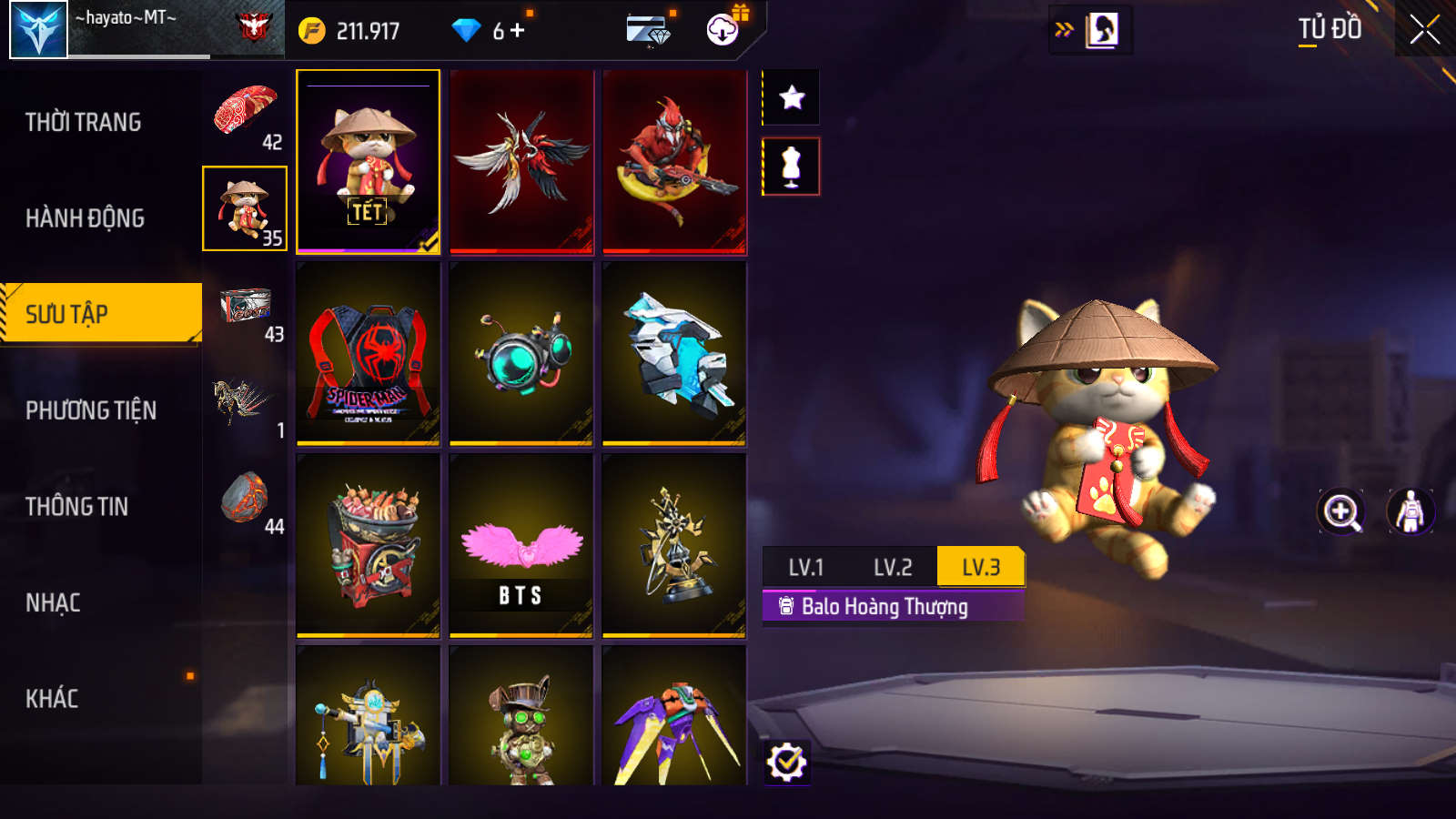Pick the BTS pink wings backpack
This screenshot has width=1456, height=819.
click(521, 546)
